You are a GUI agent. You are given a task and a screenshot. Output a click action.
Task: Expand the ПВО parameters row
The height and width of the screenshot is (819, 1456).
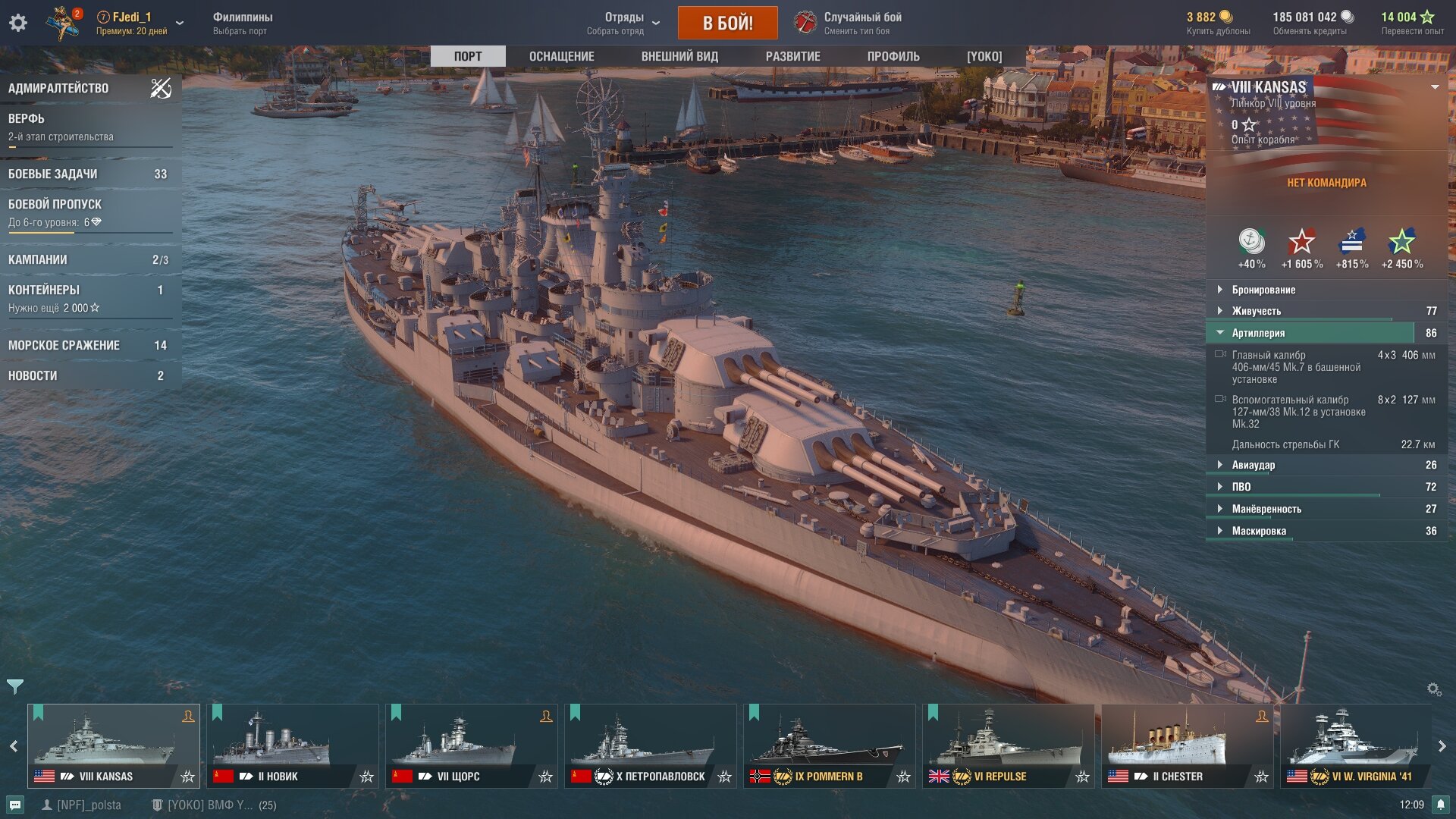1241,487
